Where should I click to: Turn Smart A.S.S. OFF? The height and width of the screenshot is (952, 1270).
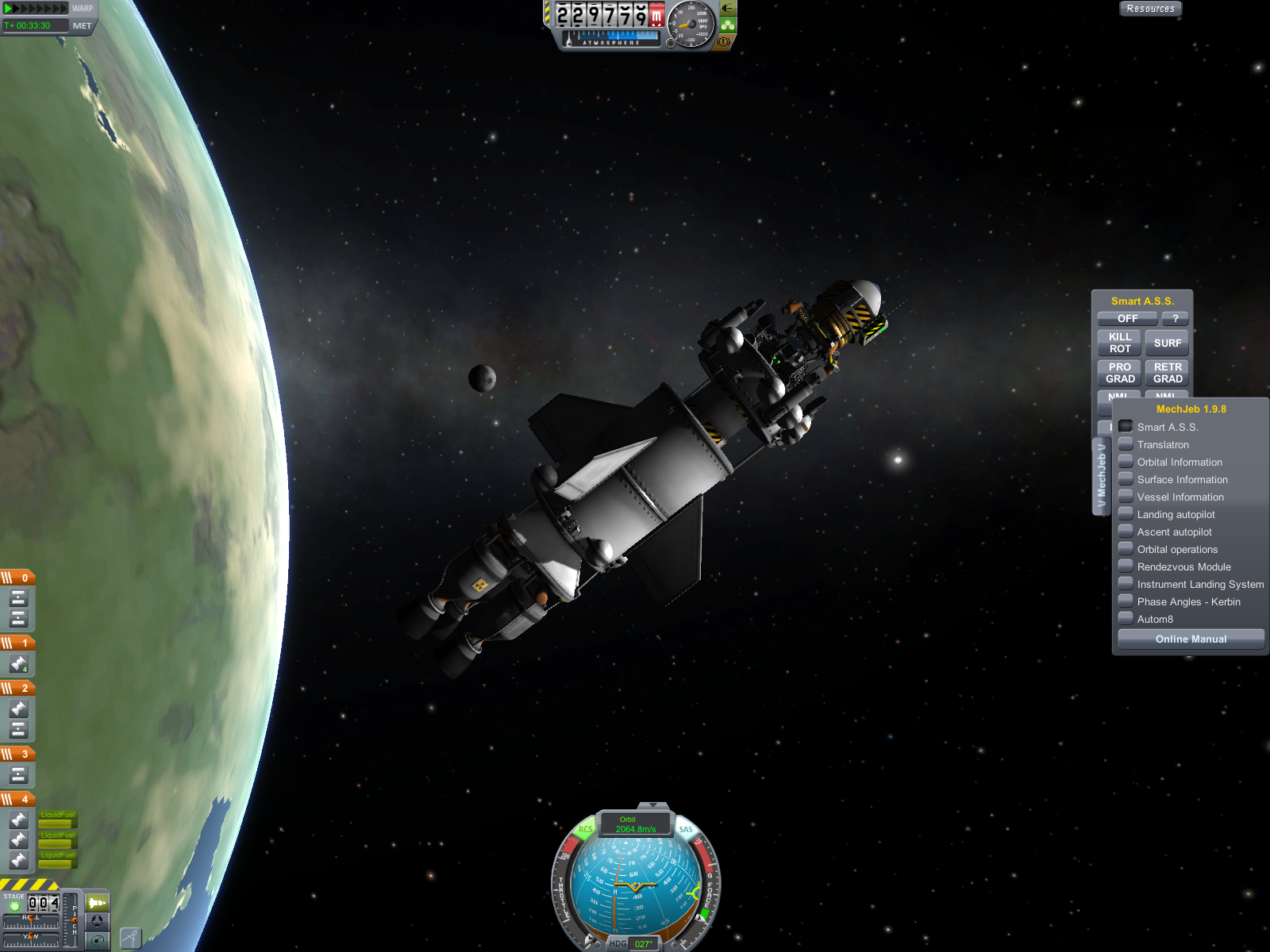(x=1127, y=319)
